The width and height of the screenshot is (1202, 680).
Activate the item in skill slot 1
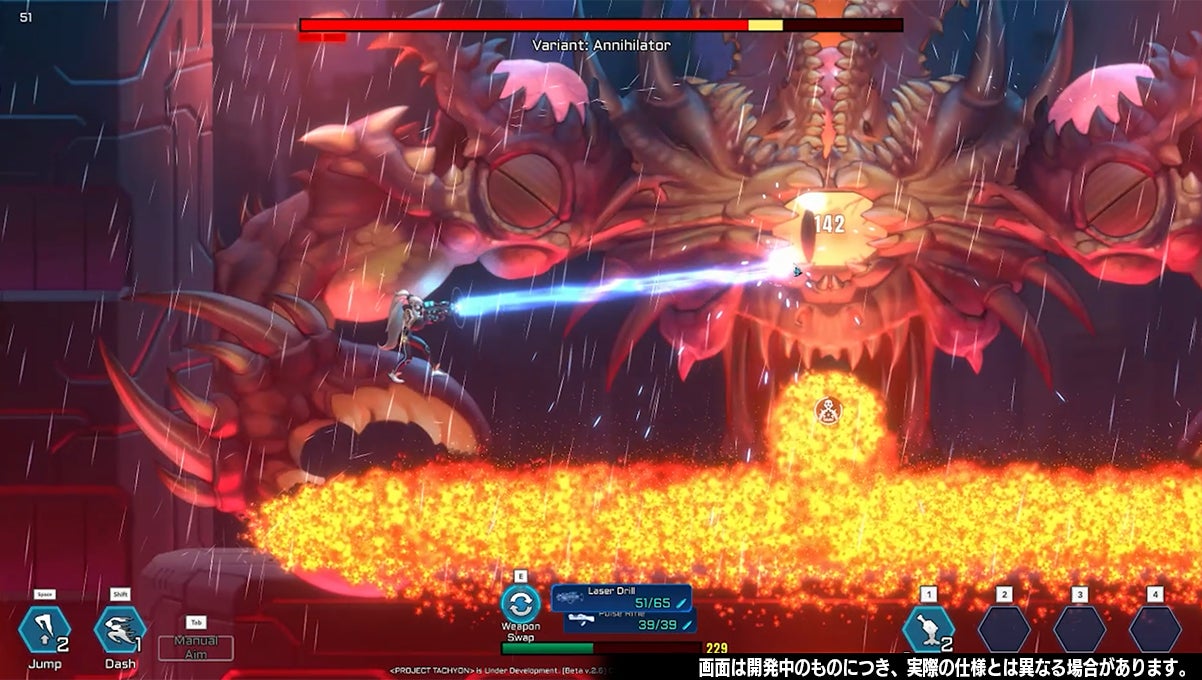click(x=927, y=631)
